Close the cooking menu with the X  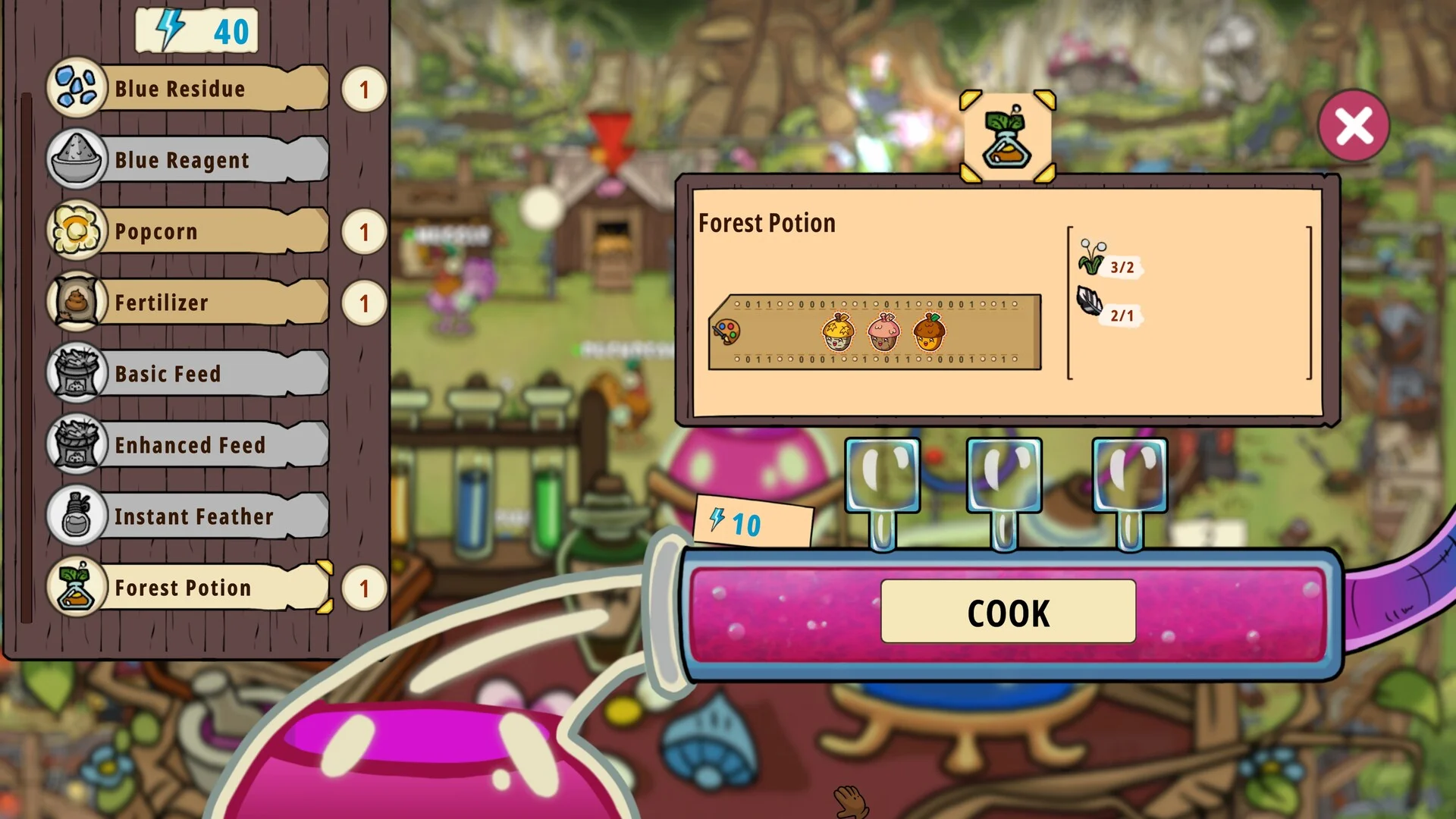click(1354, 126)
